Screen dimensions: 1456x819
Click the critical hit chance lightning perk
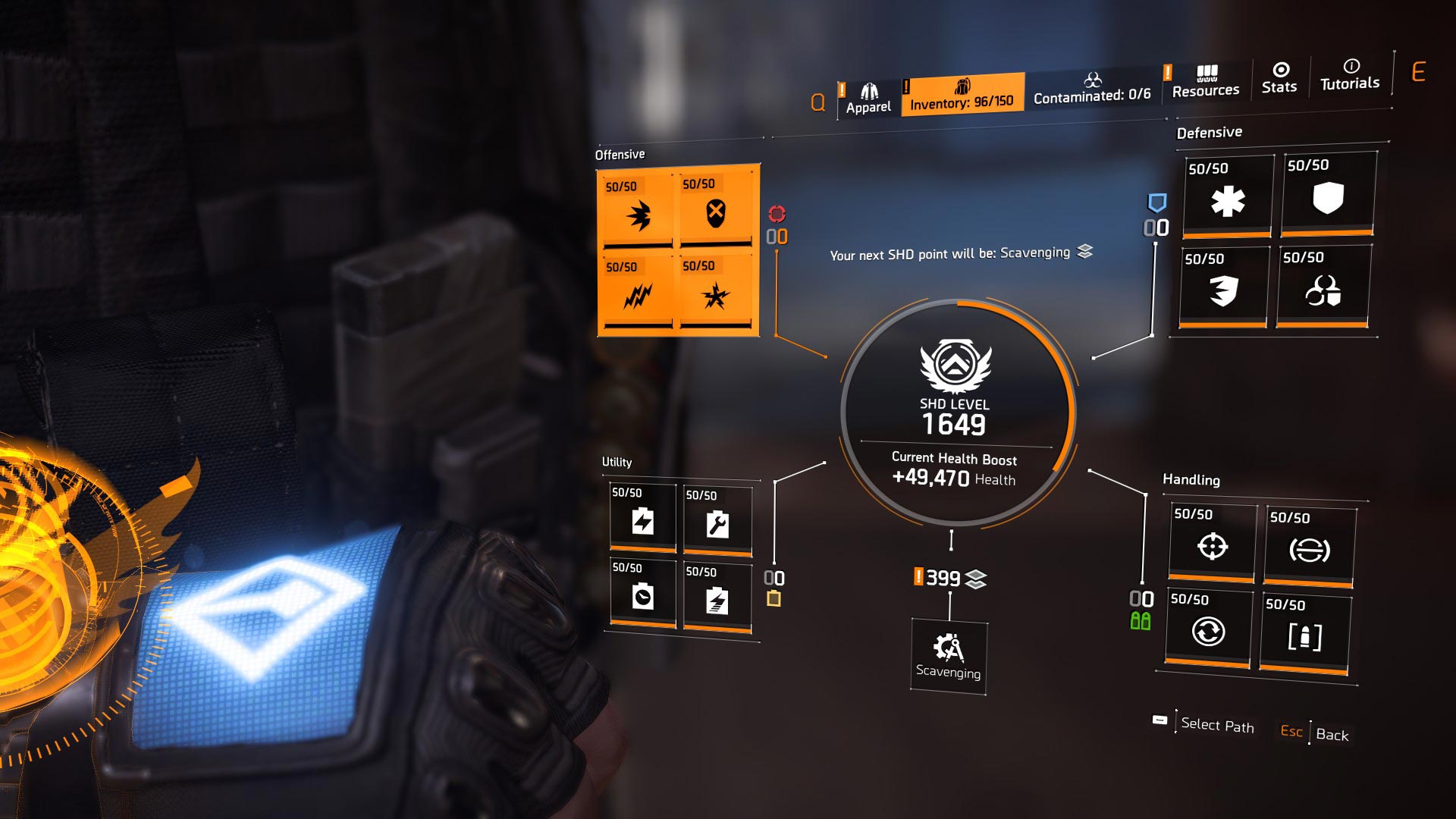[x=639, y=294]
